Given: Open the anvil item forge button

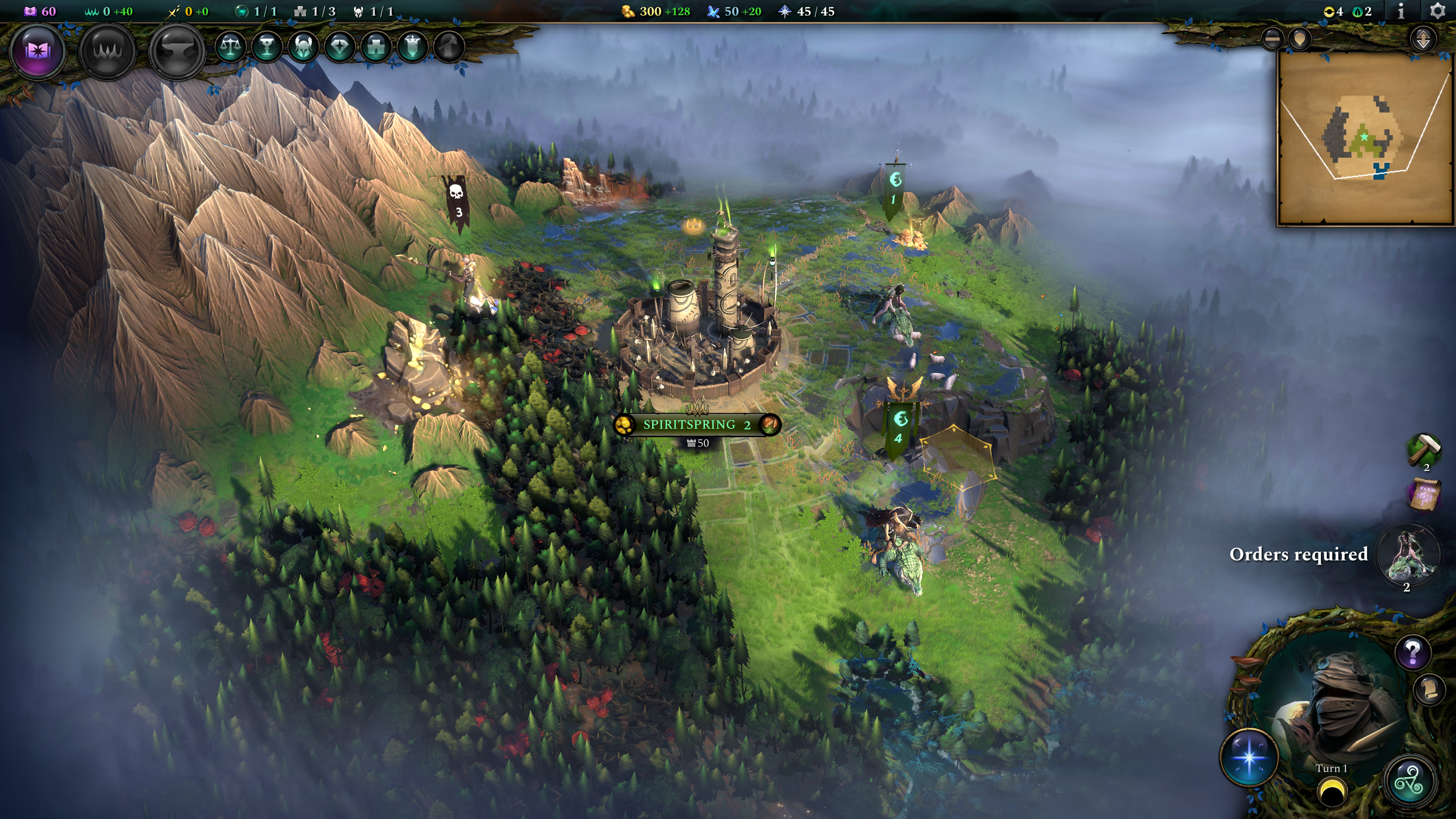Looking at the screenshot, I should click(177, 51).
